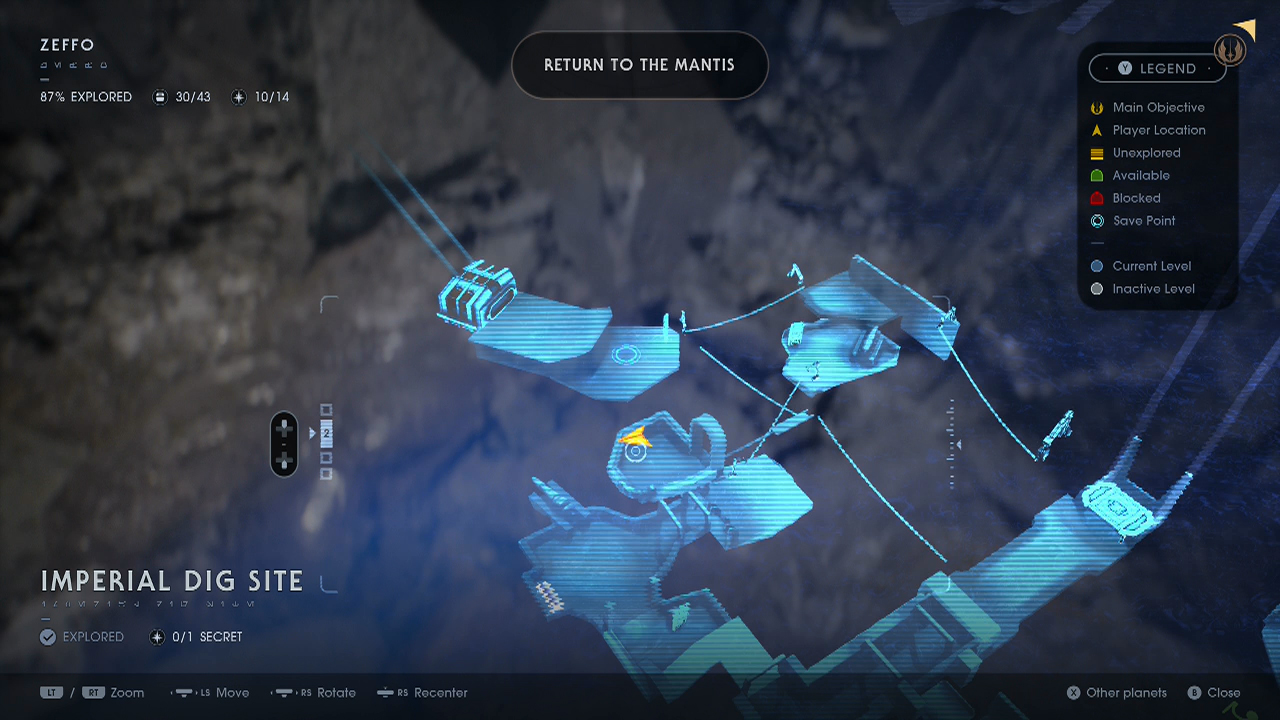Select the Main Objective legend icon
Image resolution: width=1280 pixels, height=720 pixels.
point(1097,107)
